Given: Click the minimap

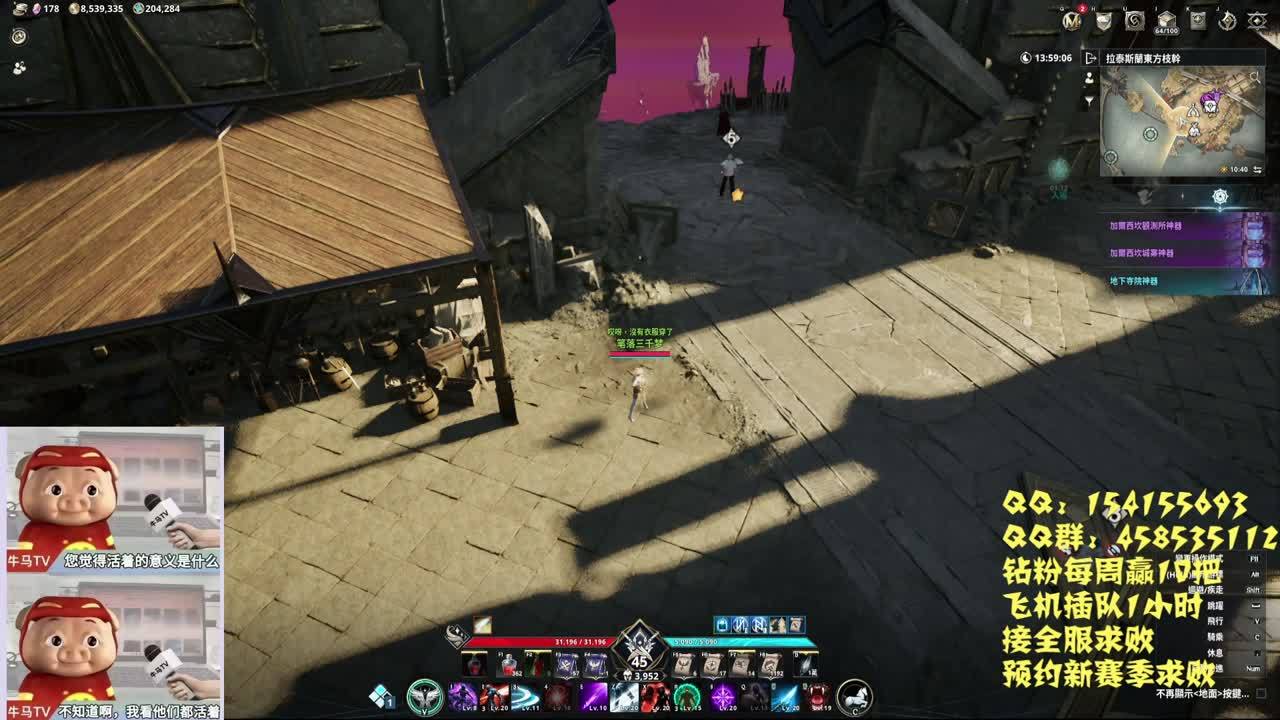Looking at the screenshot, I should coord(1181,121).
